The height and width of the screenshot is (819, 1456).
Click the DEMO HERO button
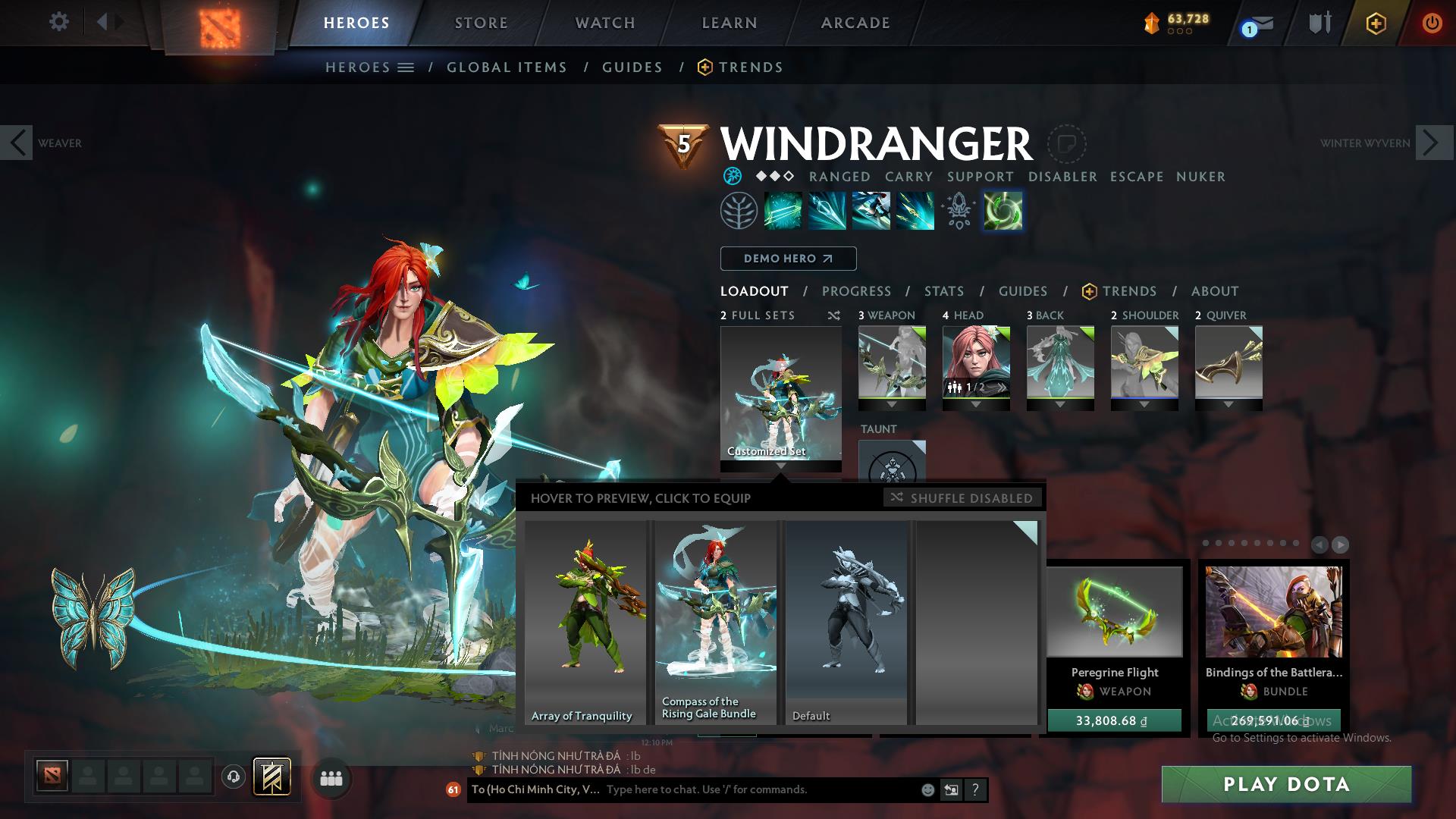pos(788,259)
